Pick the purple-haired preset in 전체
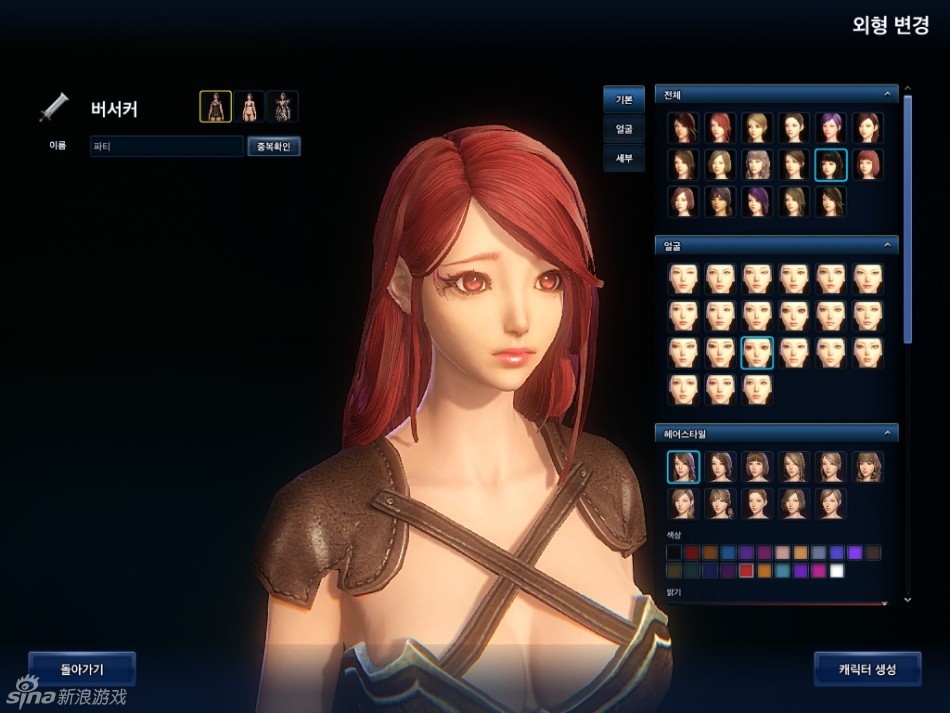Viewport: 950px width, 713px height. tap(831, 127)
